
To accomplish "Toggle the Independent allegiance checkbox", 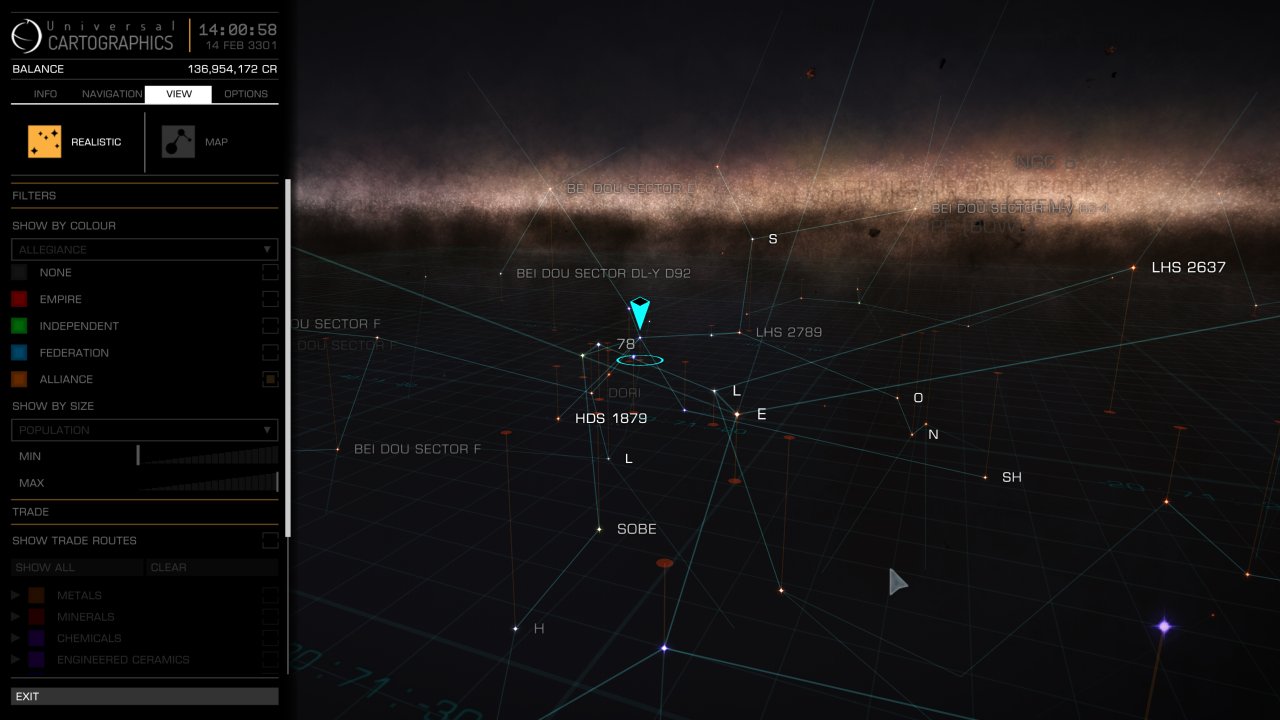I will coord(270,325).
